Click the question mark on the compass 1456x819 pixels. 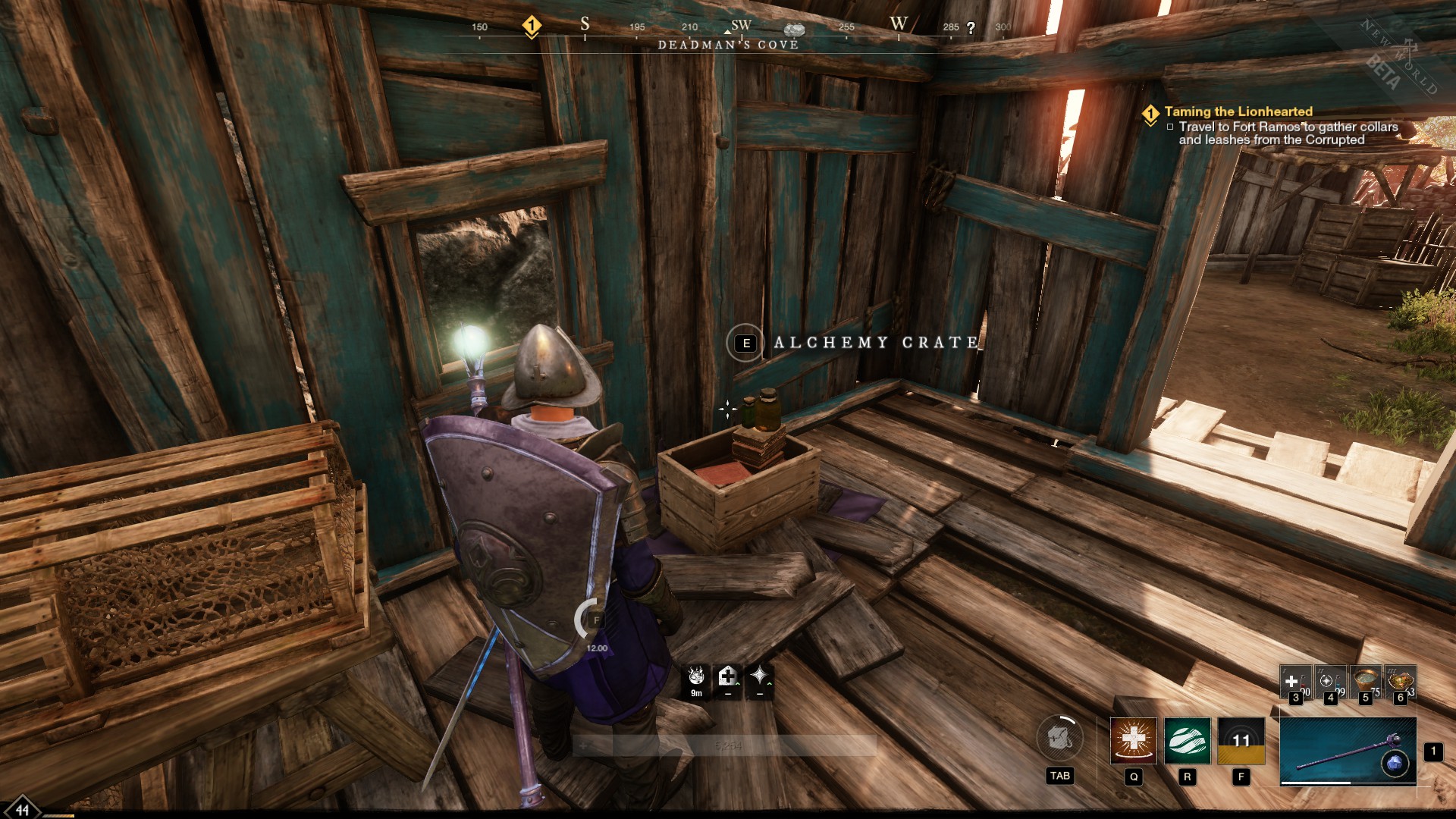point(969,29)
